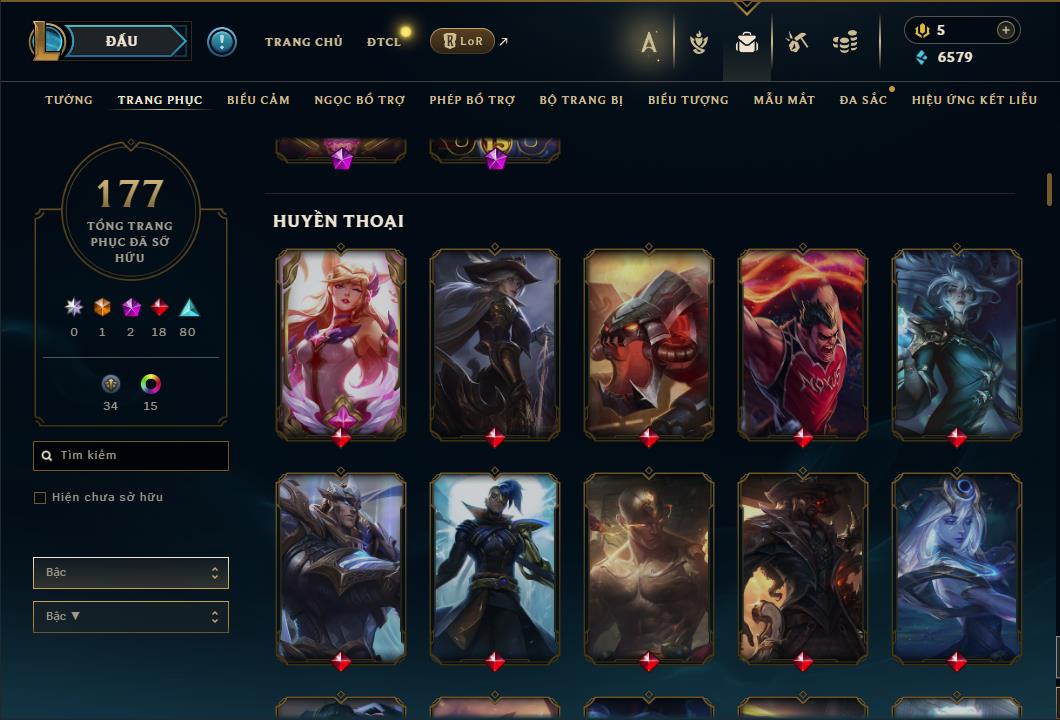
Task: Open the hammer crafting icon
Action: click(x=796, y=42)
